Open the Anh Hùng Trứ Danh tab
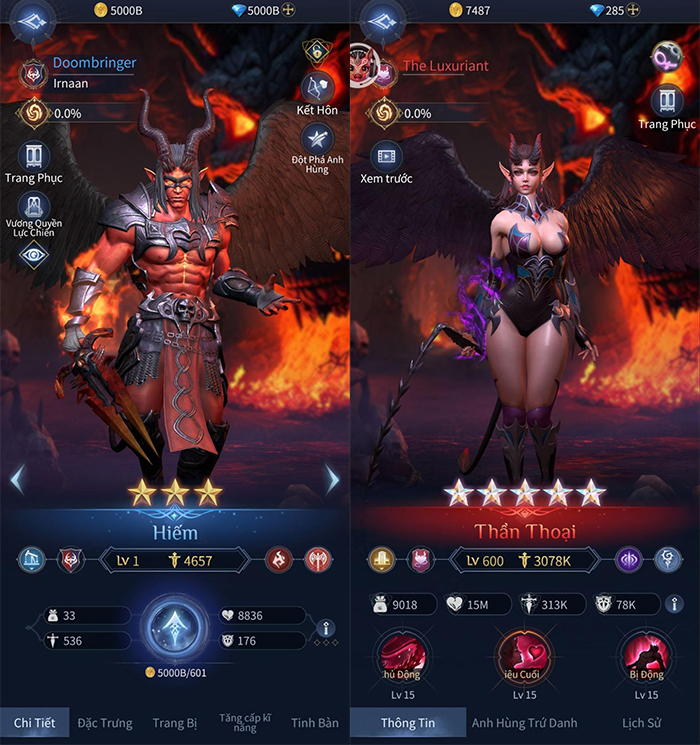 point(525,722)
